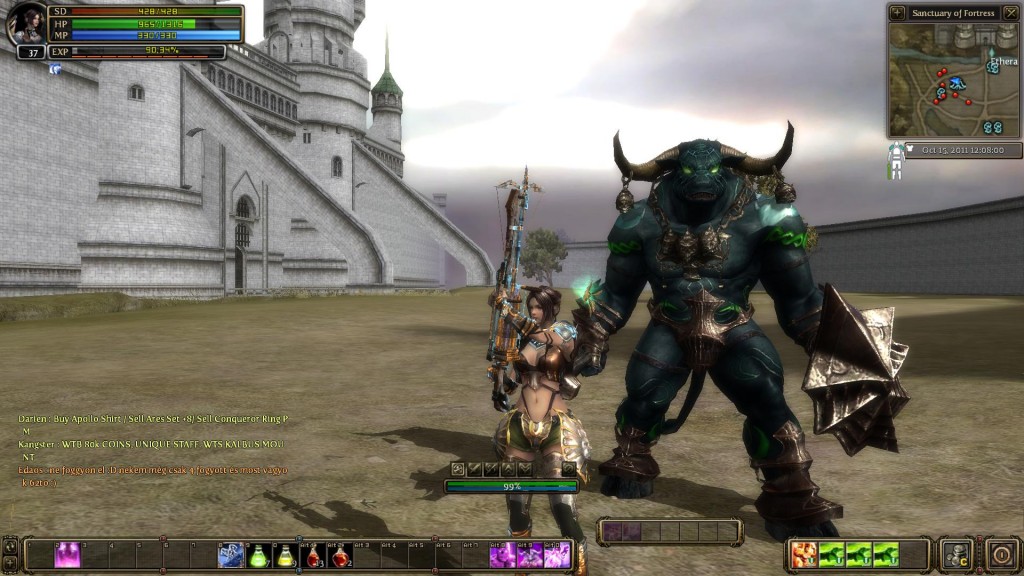Click the plus button on the minimap header
This screenshot has width=1024, height=576.
(896, 13)
